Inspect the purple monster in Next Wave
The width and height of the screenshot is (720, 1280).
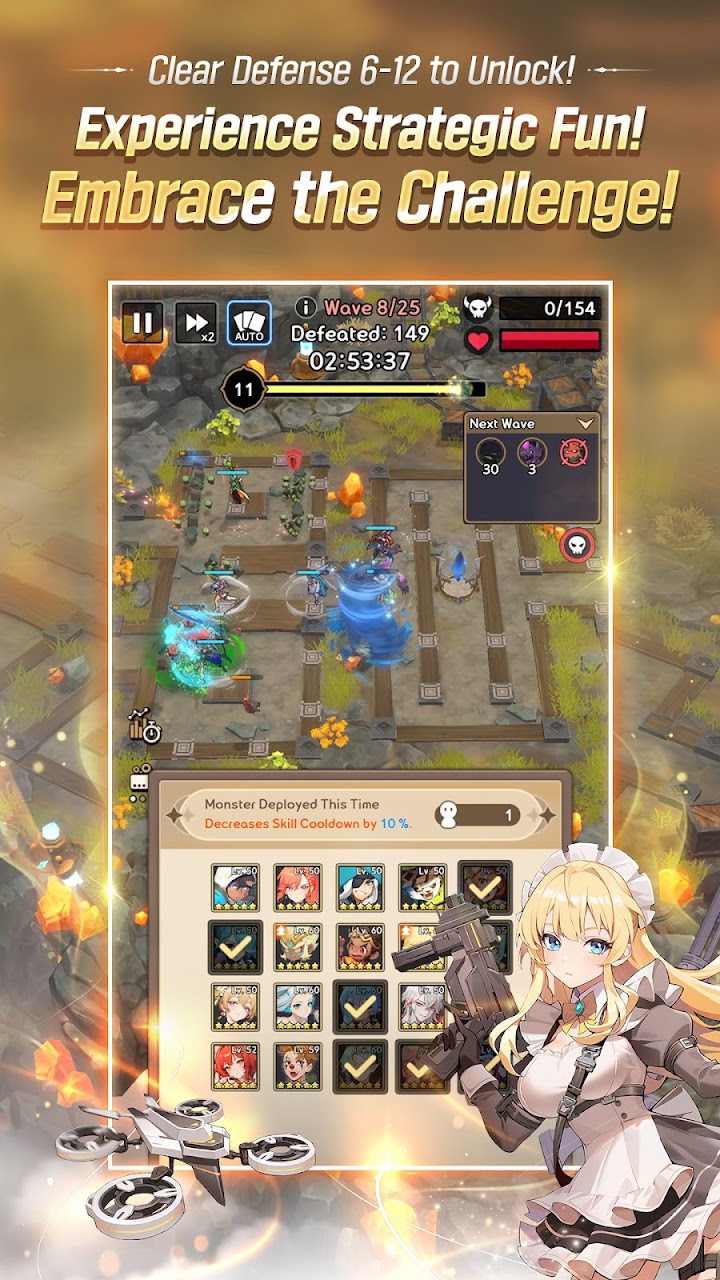[531, 453]
